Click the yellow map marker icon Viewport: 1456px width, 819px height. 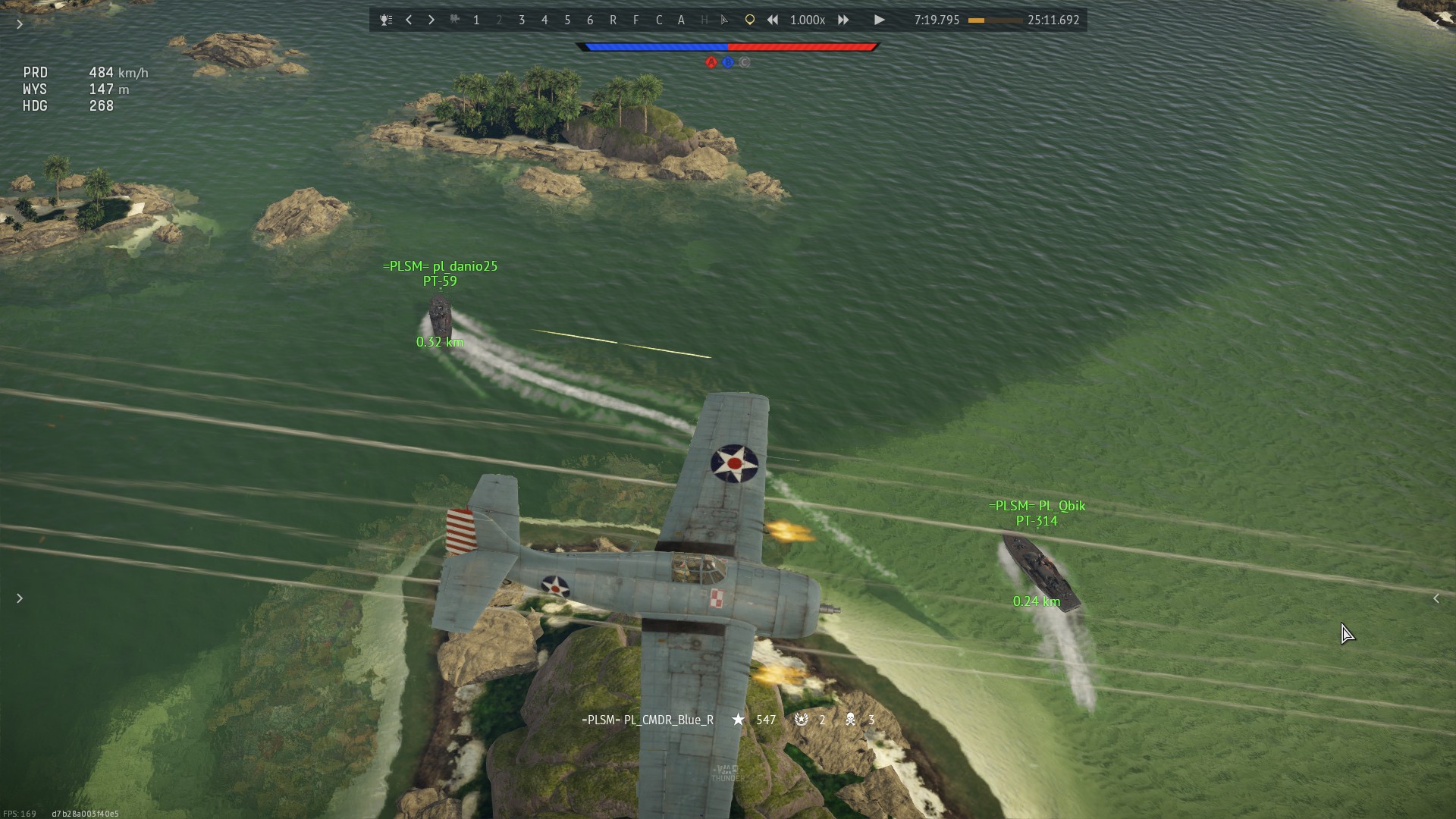click(750, 20)
